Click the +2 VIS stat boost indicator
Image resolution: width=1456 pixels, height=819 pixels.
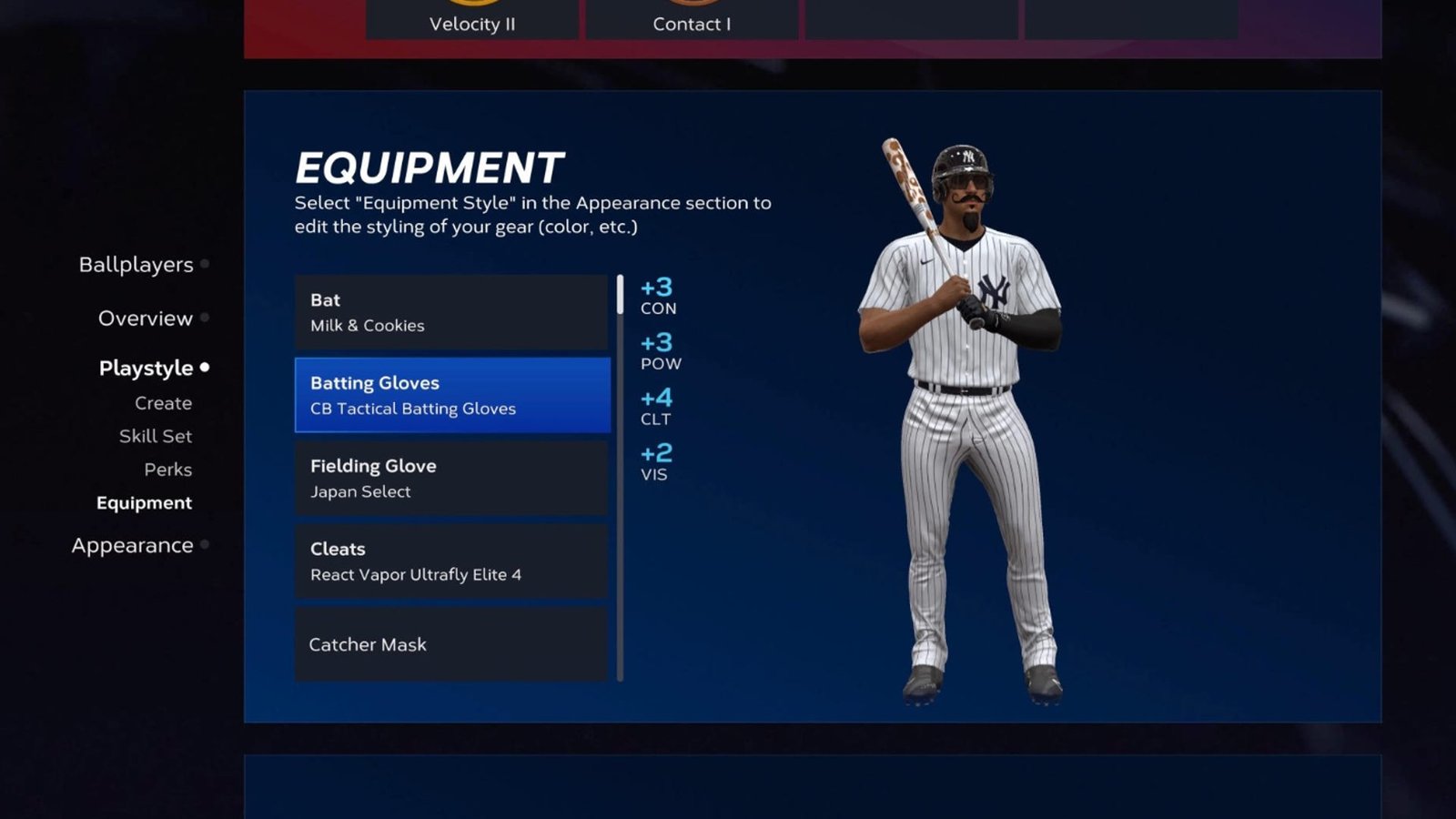654,462
